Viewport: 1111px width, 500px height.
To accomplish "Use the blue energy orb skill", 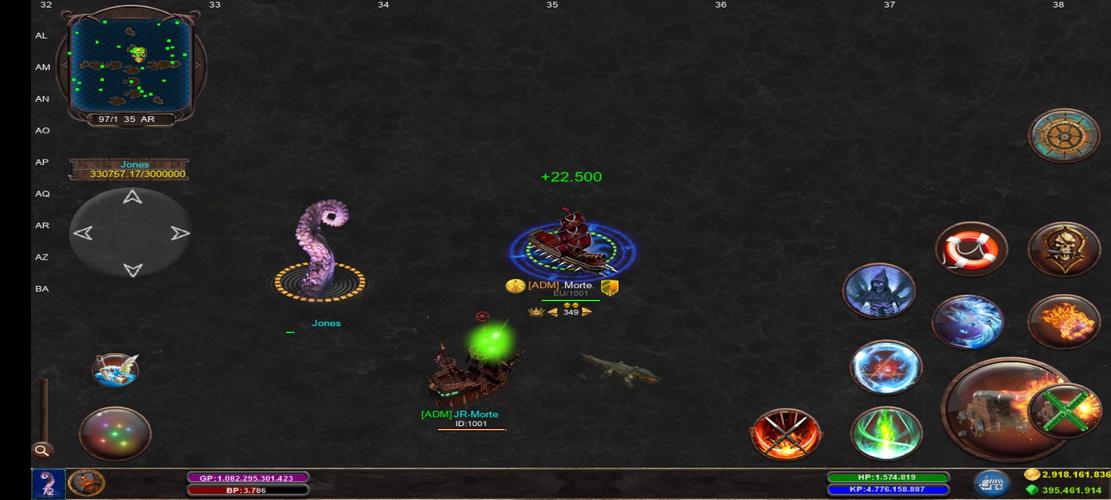I will point(886,367).
